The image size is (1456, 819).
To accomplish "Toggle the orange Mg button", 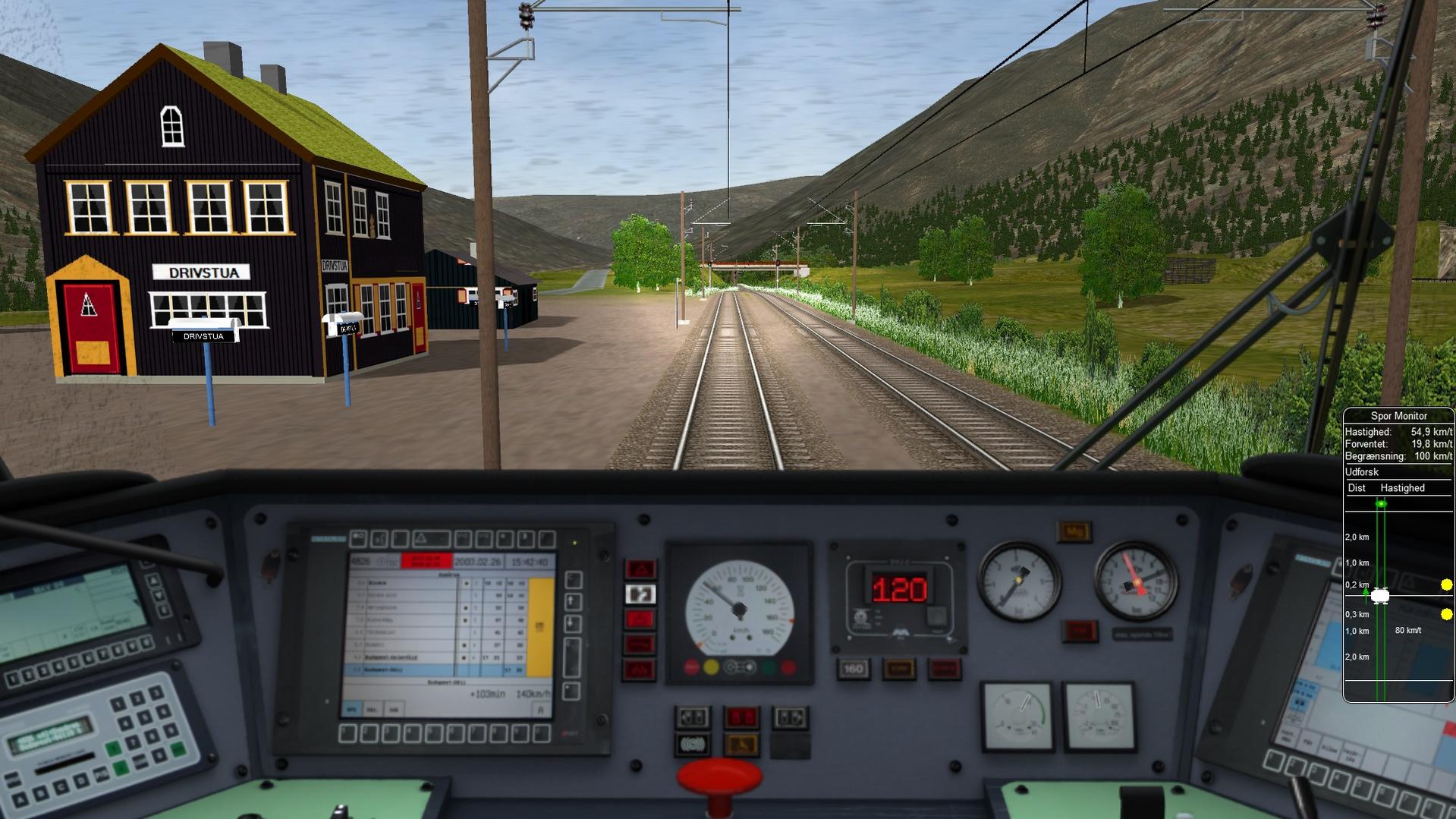I will coord(1074,532).
